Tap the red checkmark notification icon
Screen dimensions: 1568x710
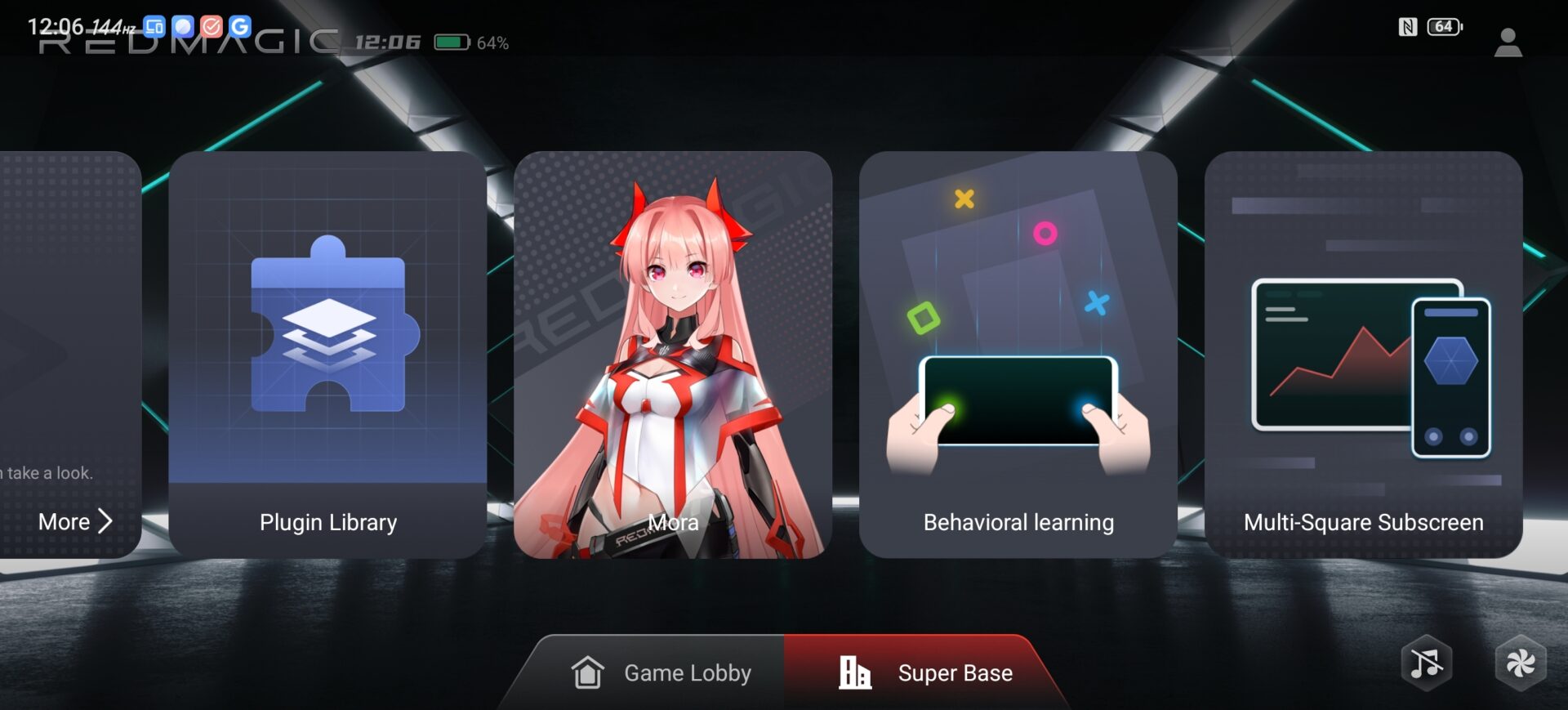tap(211, 26)
